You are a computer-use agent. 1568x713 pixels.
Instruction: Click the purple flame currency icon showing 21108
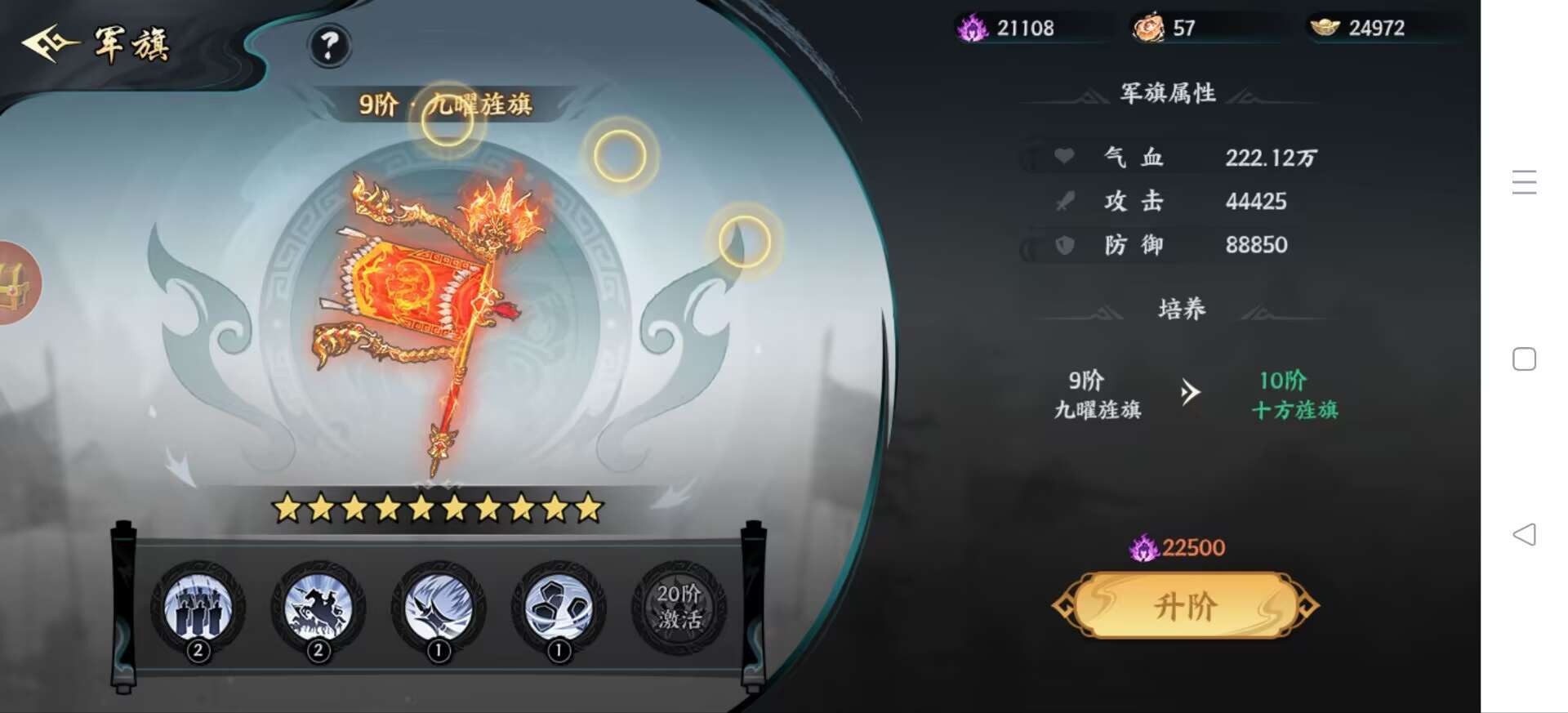click(x=970, y=28)
